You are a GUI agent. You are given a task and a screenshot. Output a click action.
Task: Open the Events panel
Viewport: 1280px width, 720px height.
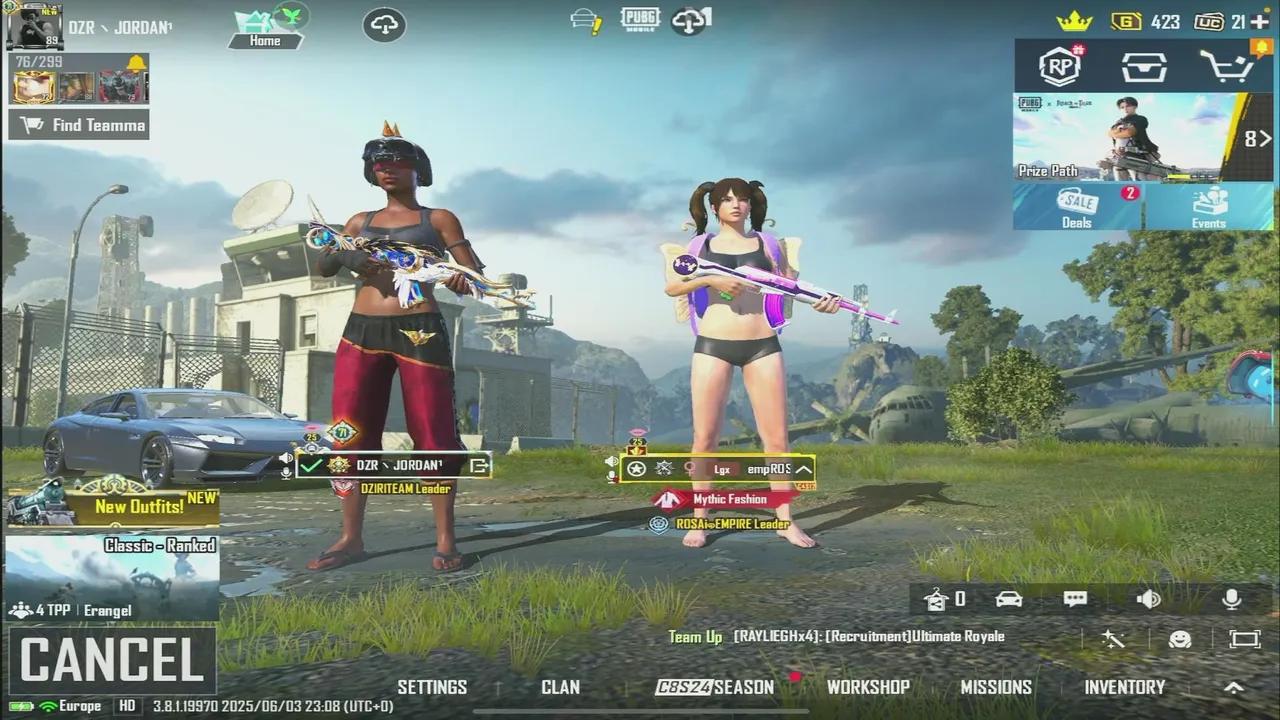point(1209,207)
